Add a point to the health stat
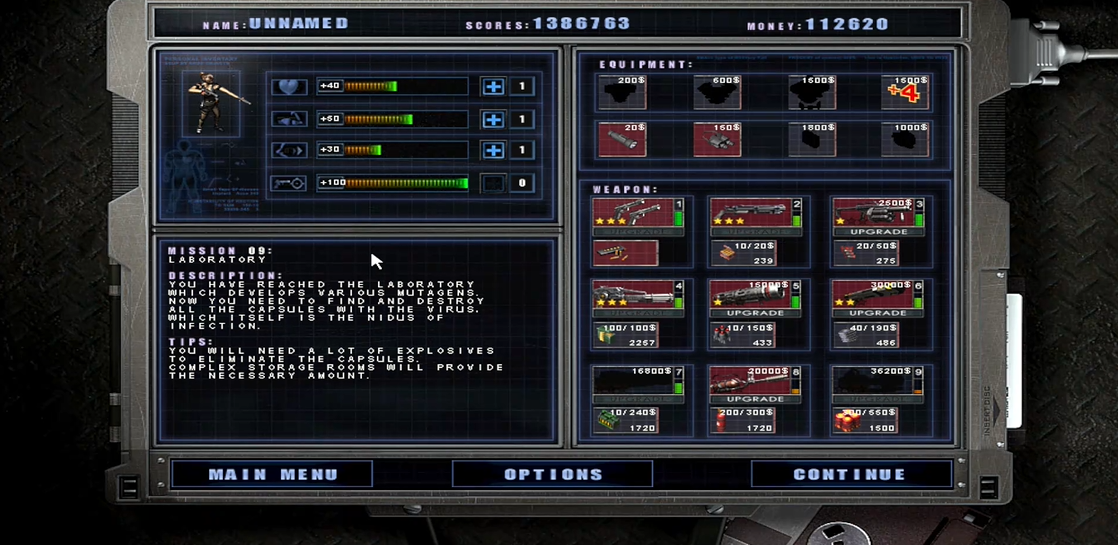 click(493, 87)
